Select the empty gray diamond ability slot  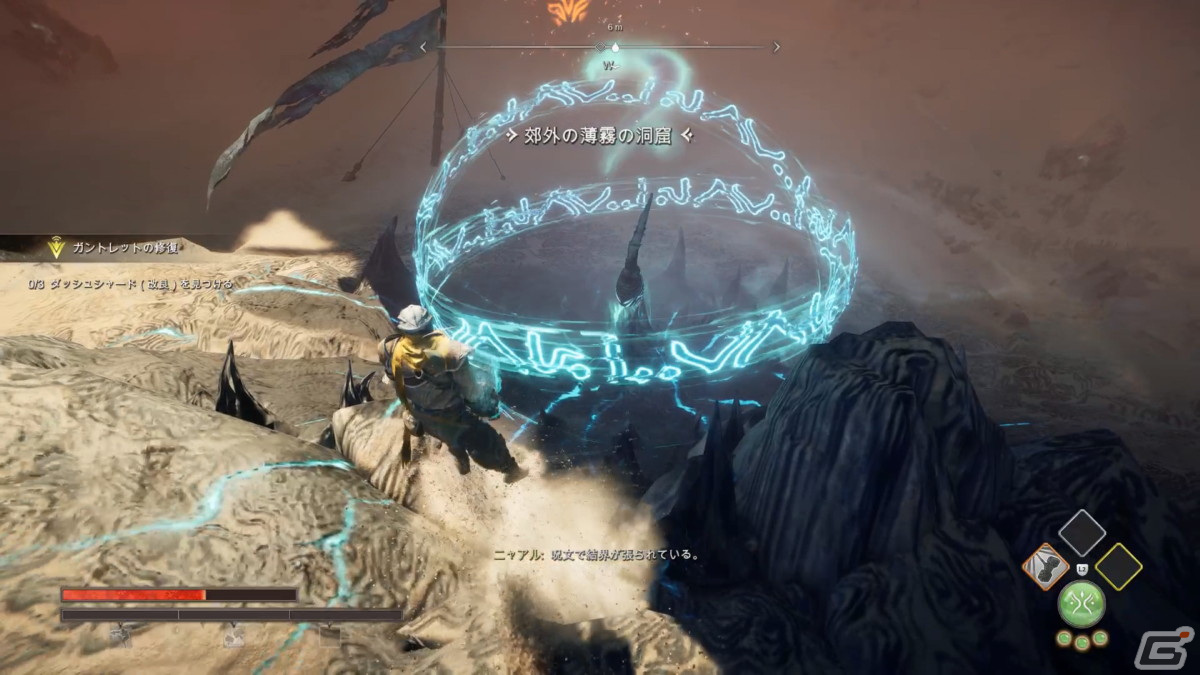pyautogui.click(x=1082, y=532)
